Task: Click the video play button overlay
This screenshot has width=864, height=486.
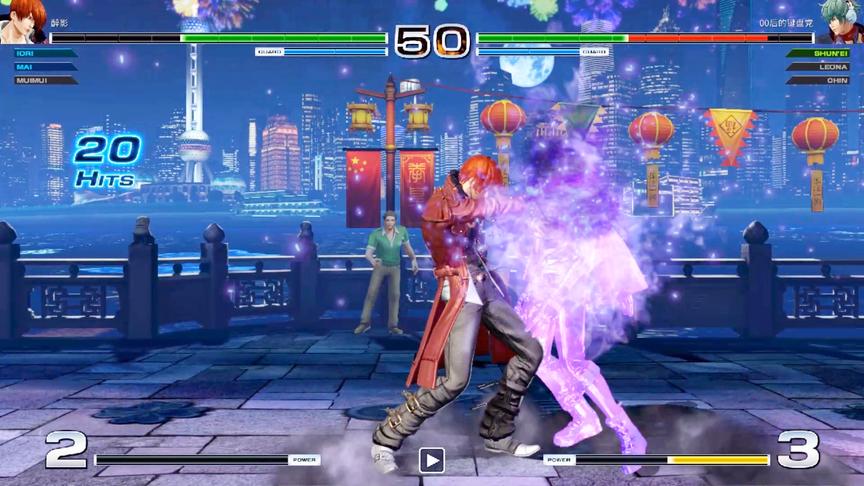Action: [x=432, y=460]
